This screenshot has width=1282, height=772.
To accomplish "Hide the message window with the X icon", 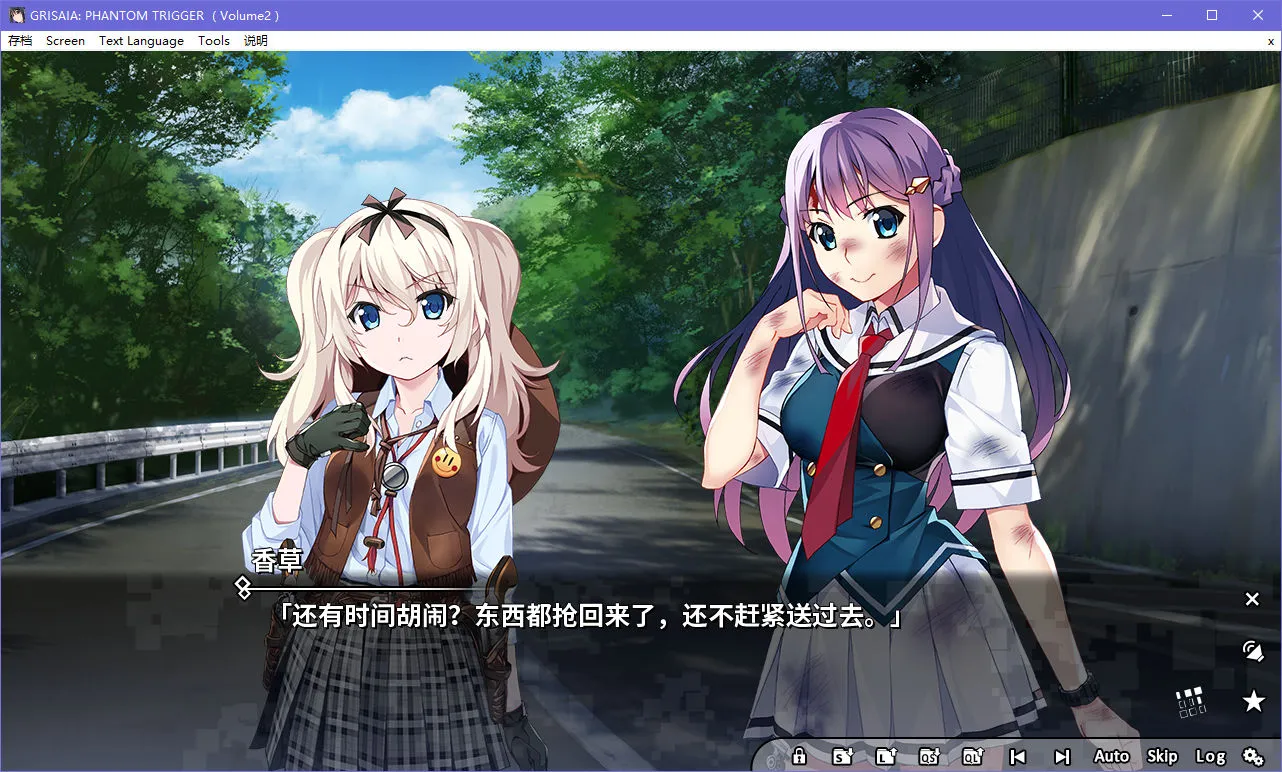I will point(1252,599).
